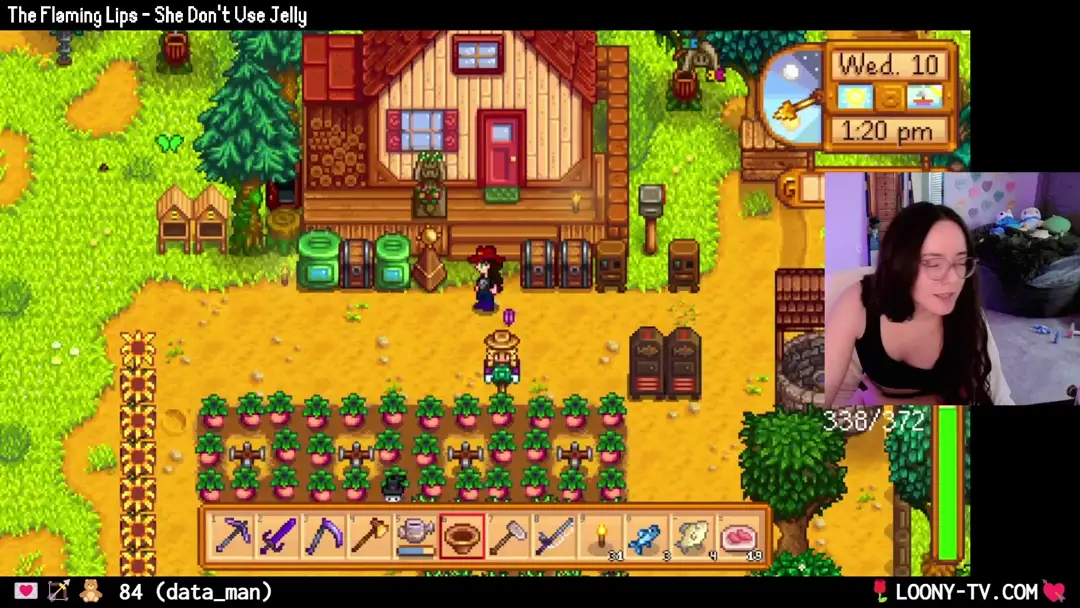Select the torch stack of 31

tap(600, 537)
